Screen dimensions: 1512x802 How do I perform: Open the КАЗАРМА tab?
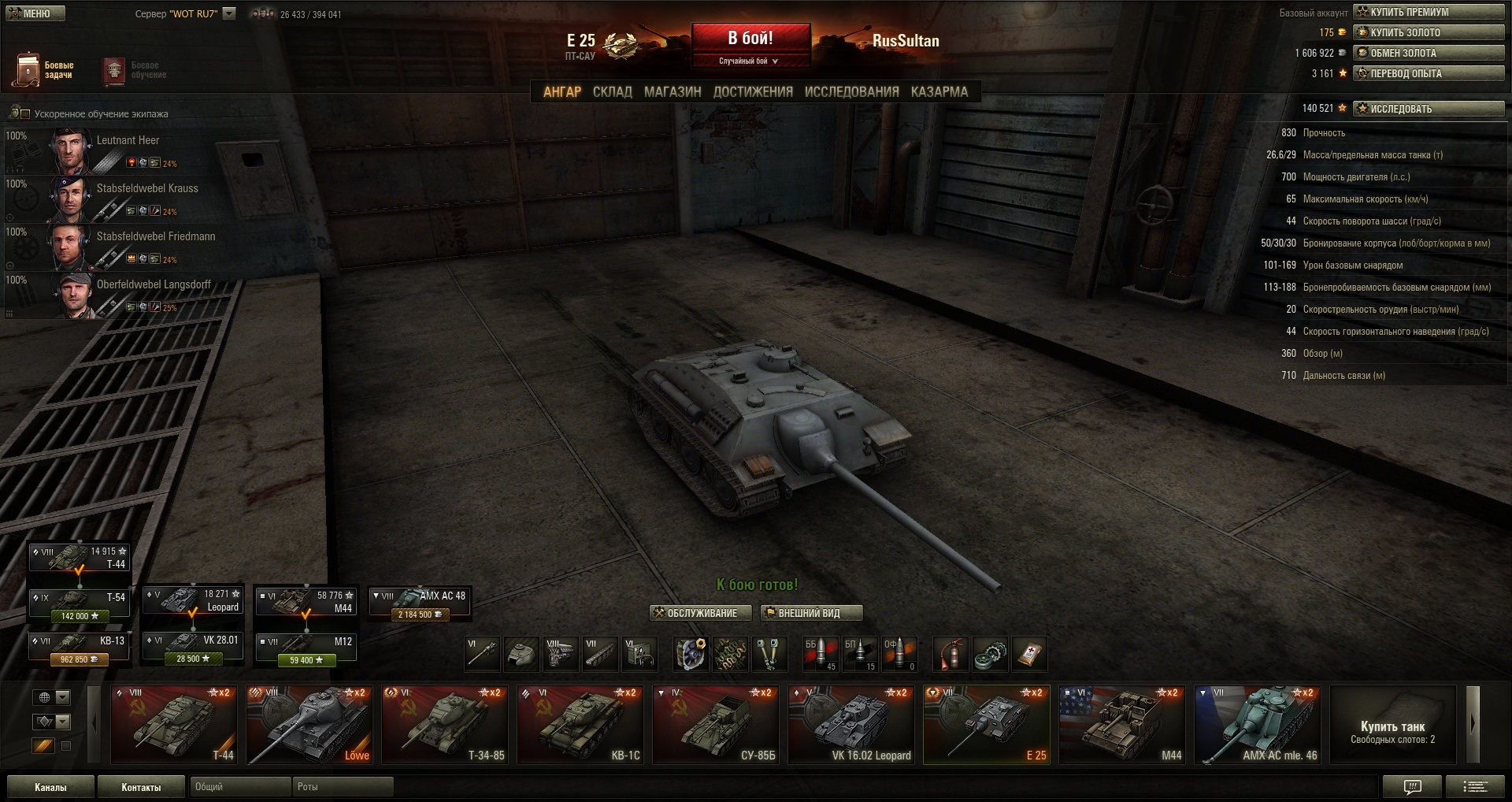tap(939, 92)
